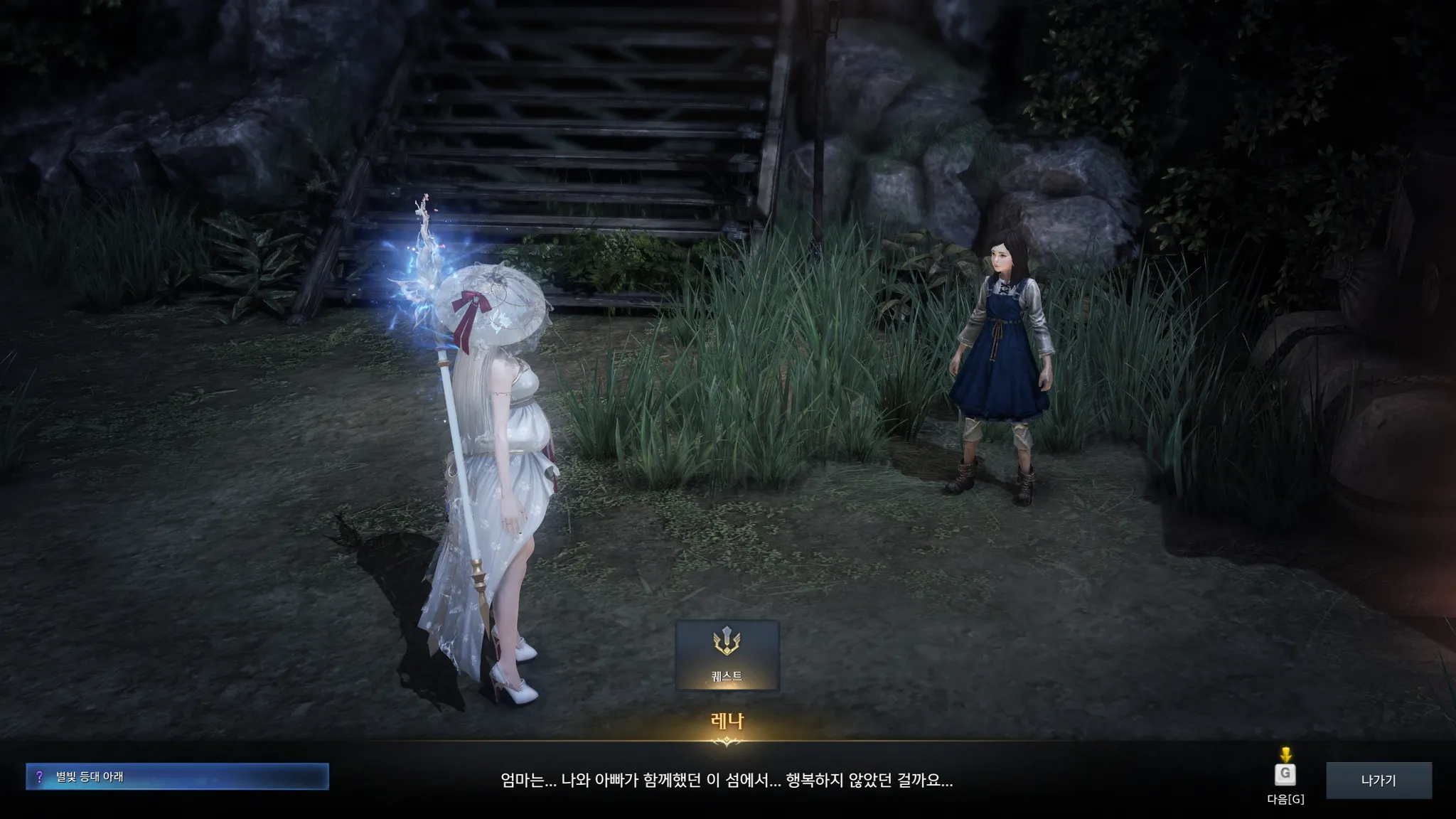Screen dimensions: 1456x819
Task: Open the 퀘스트 (Quest) button
Action: point(727,655)
